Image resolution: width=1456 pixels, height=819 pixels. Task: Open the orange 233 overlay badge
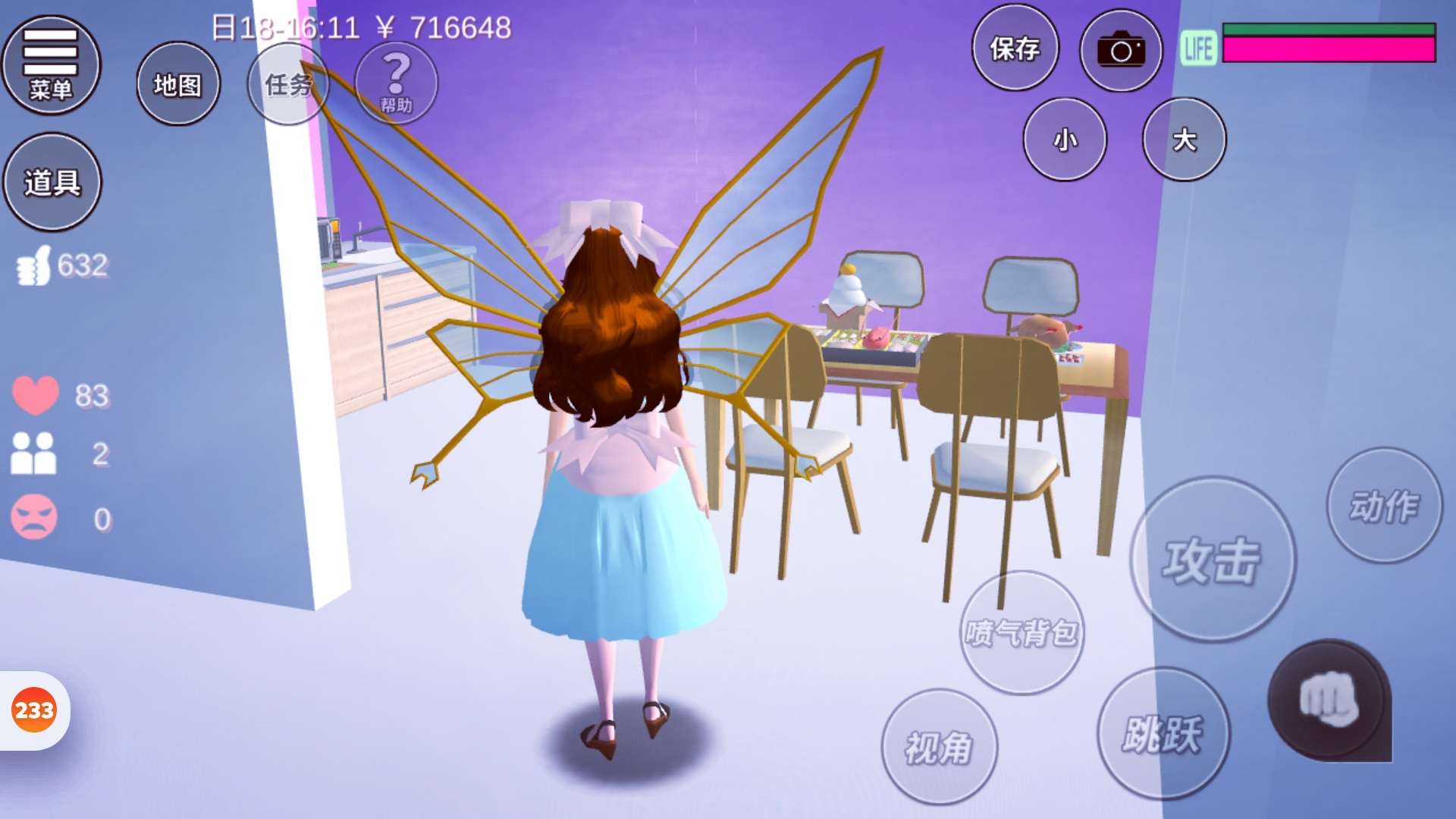tap(34, 711)
